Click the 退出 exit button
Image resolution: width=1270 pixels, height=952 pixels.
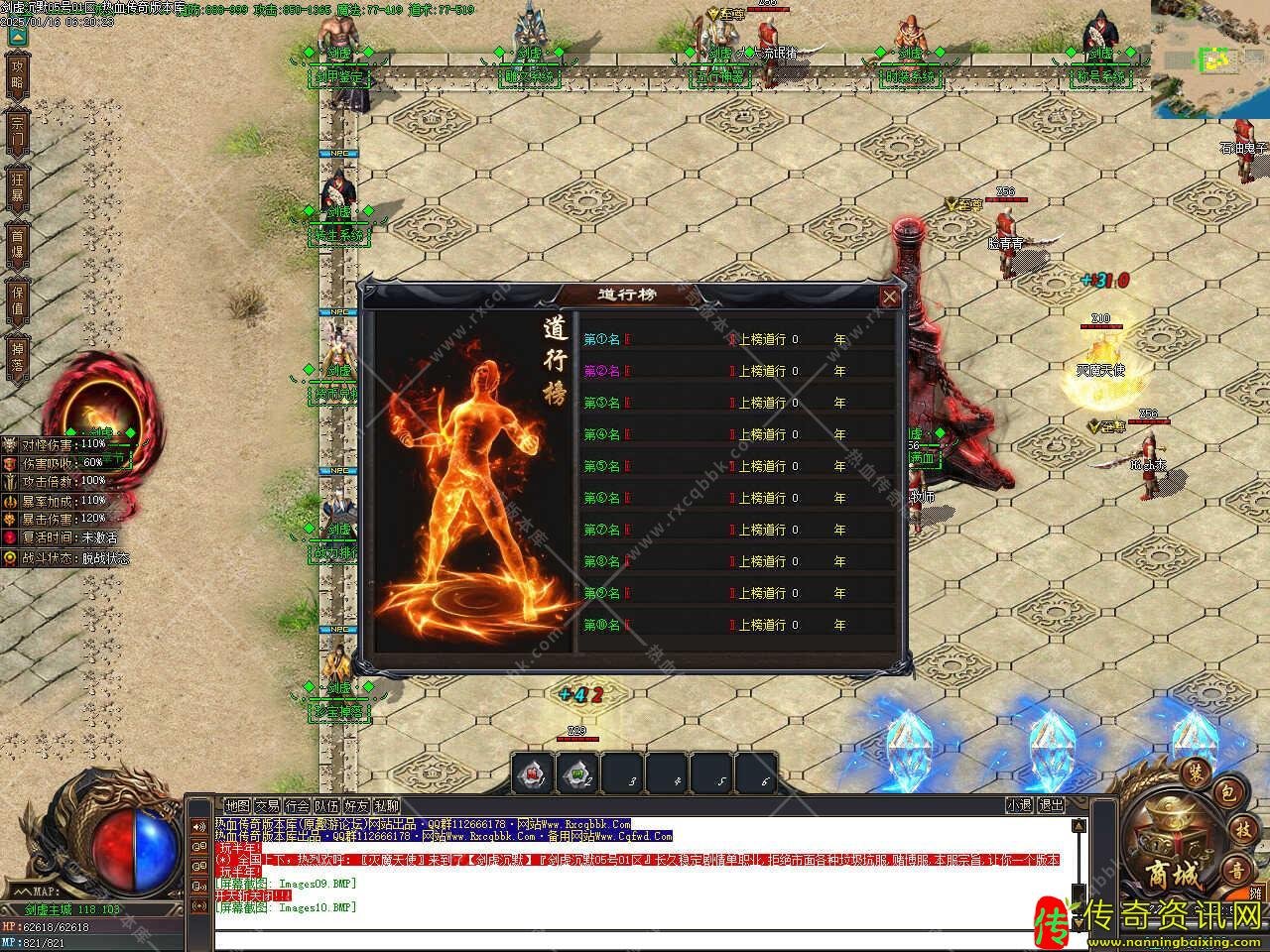coord(1051,805)
